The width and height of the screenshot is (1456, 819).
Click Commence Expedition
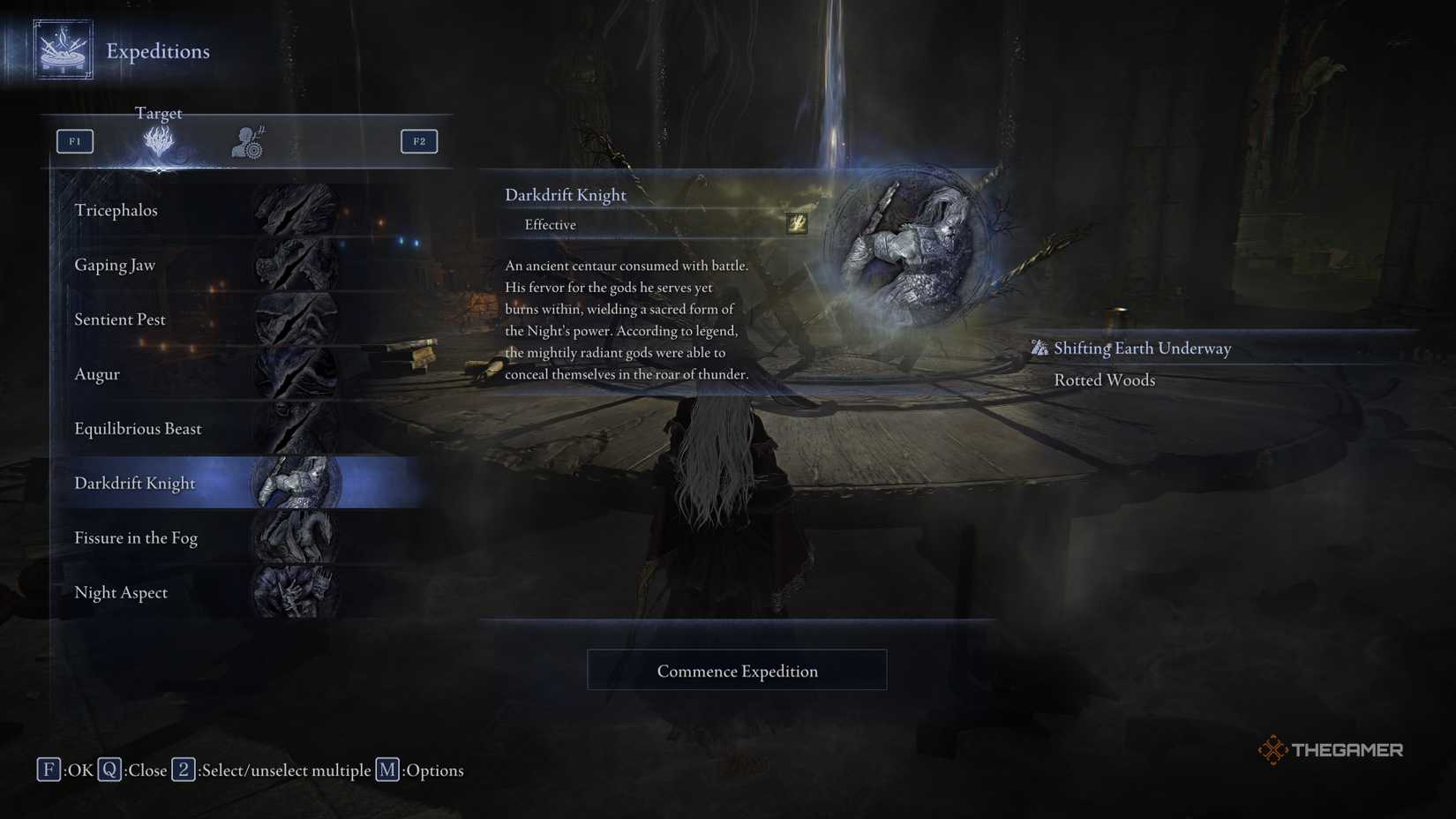tap(737, 670)
